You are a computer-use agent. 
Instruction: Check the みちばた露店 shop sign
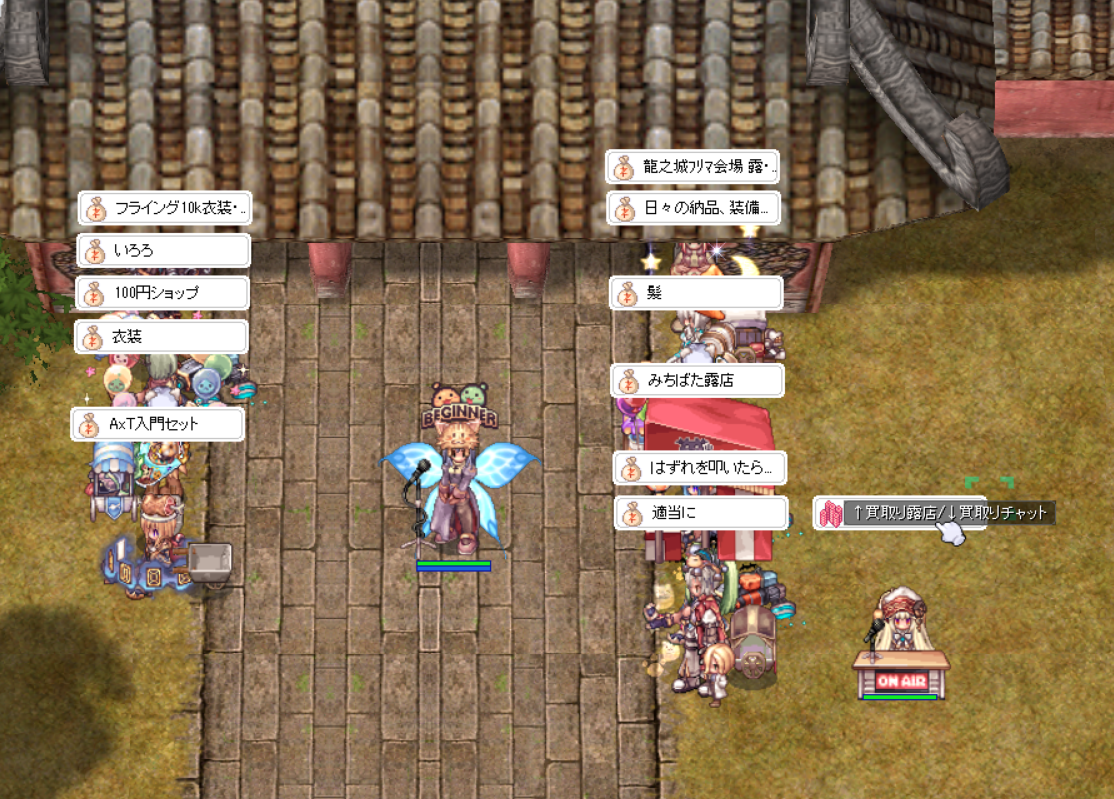pyautogui.click(x=697, y=381)
